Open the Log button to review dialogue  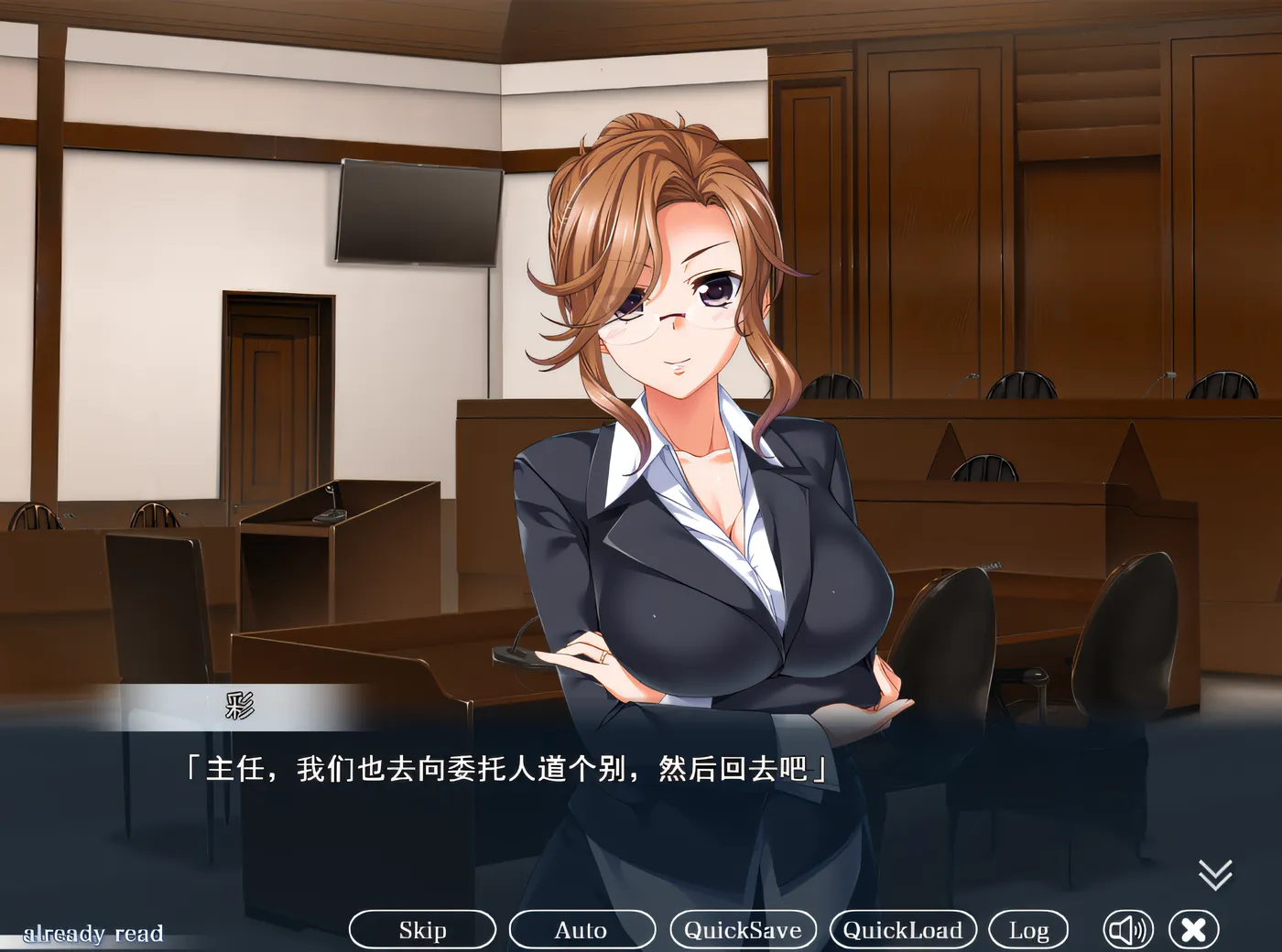(x=1030, y=929)
